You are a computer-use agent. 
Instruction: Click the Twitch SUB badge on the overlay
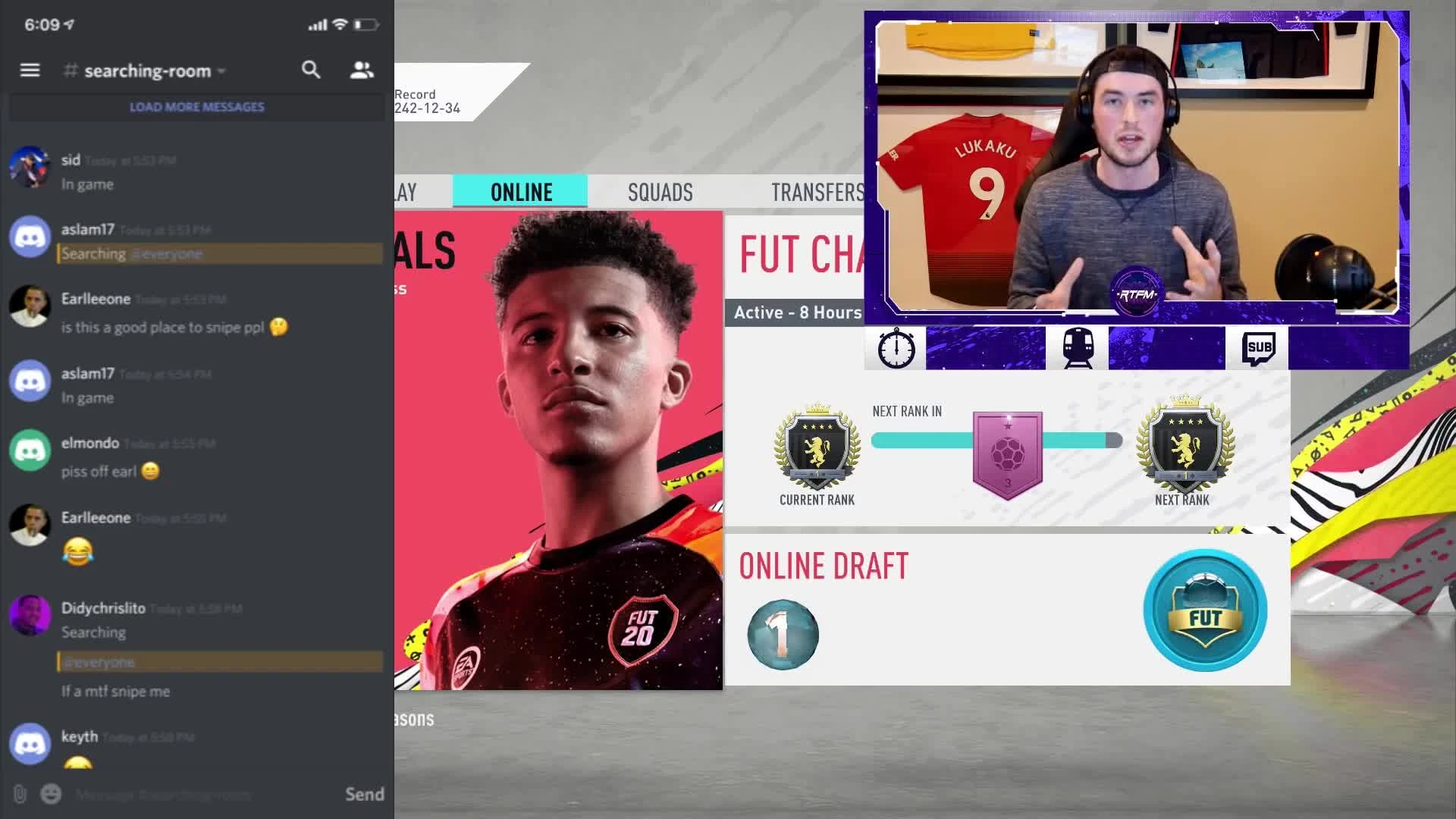1259,347
